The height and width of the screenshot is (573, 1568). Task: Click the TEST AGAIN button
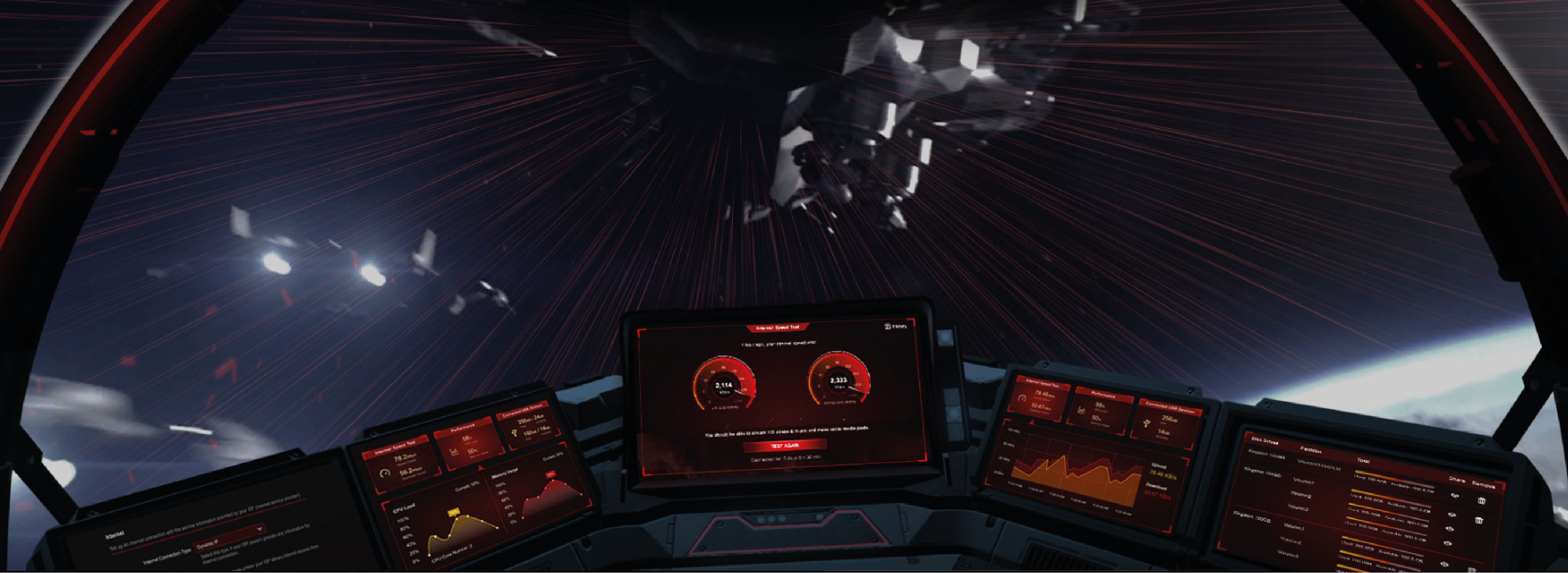784,446
